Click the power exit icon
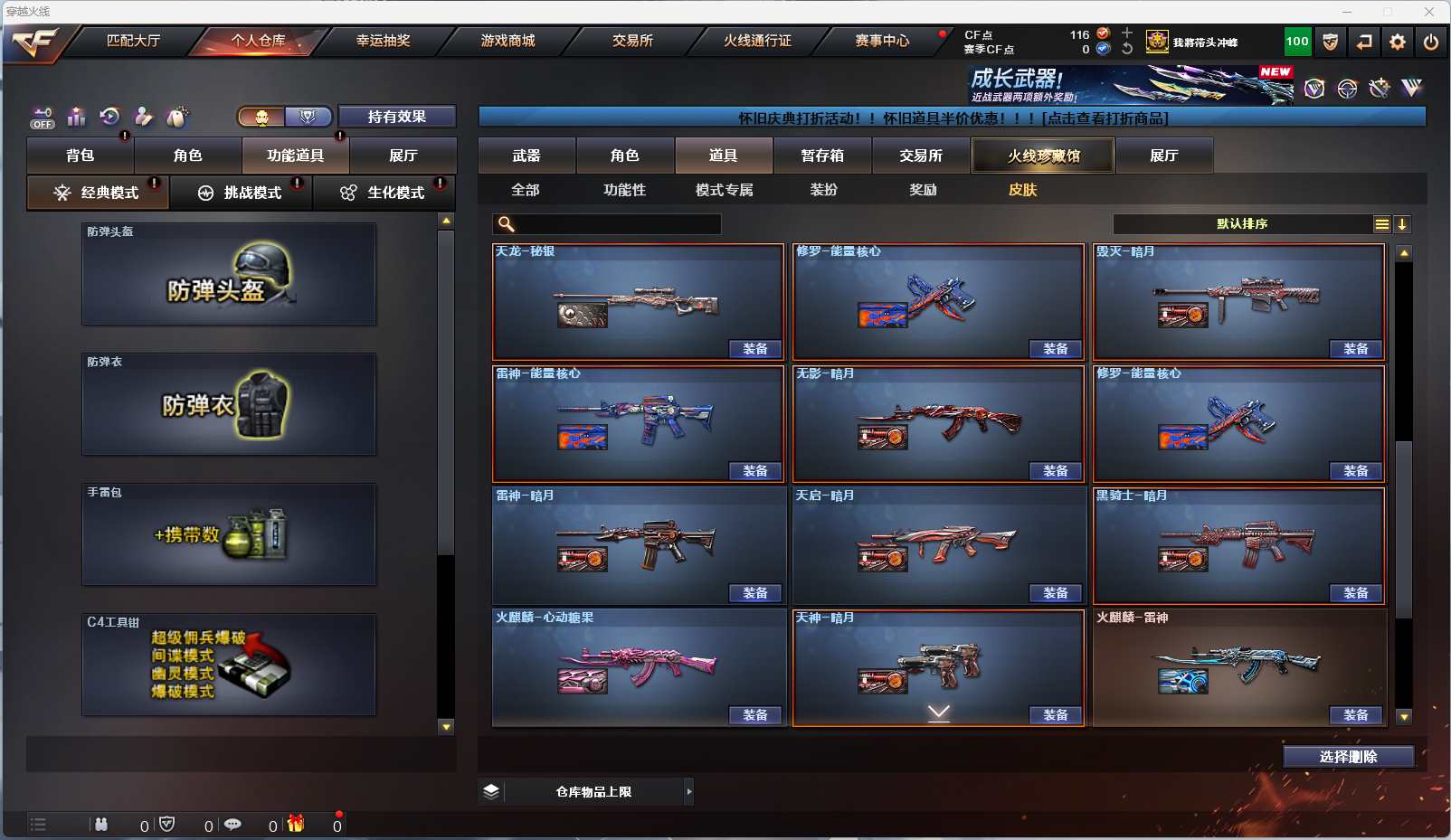Viewport: 1451px width, 840px height. point(1430,42)
